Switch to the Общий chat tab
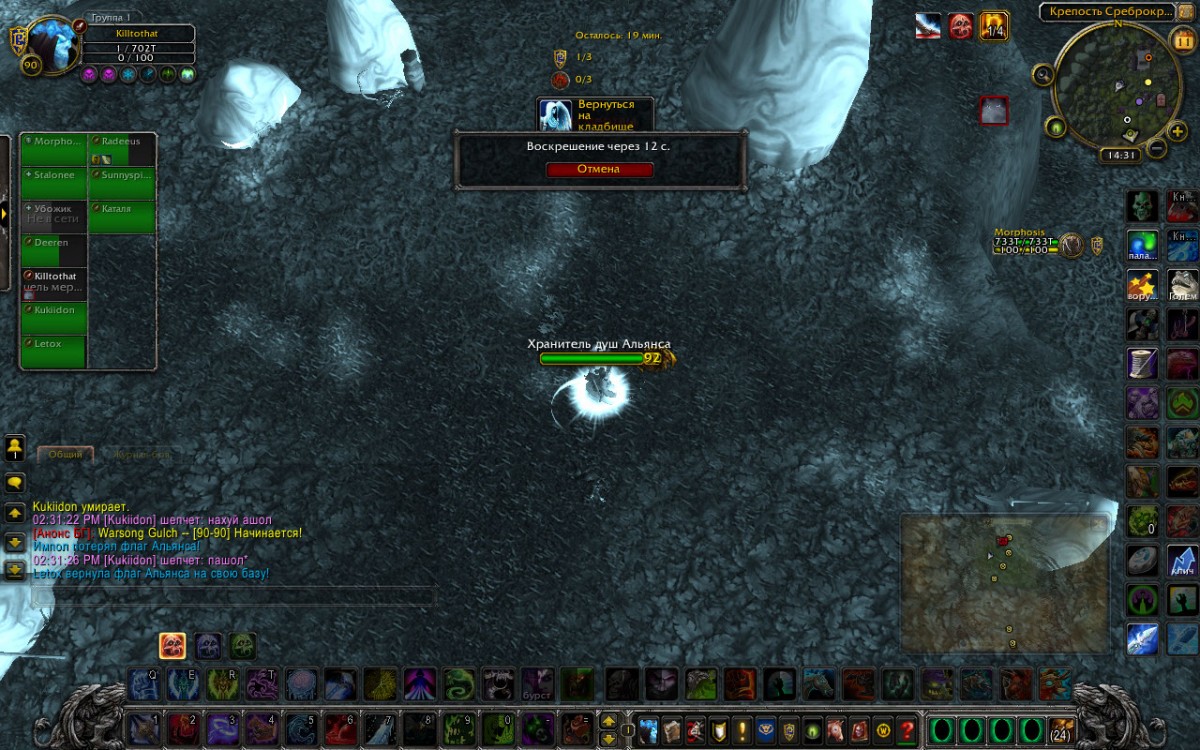This screenshot has width=1200, height=750. click(x=66, y=454)
